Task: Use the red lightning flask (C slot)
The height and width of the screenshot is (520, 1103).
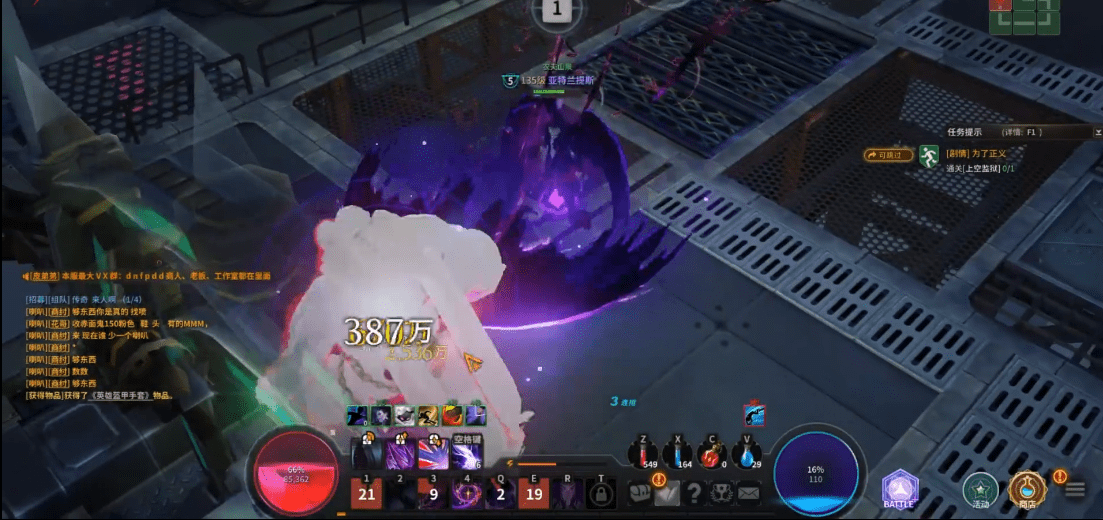Action: [x=711, y=455]
